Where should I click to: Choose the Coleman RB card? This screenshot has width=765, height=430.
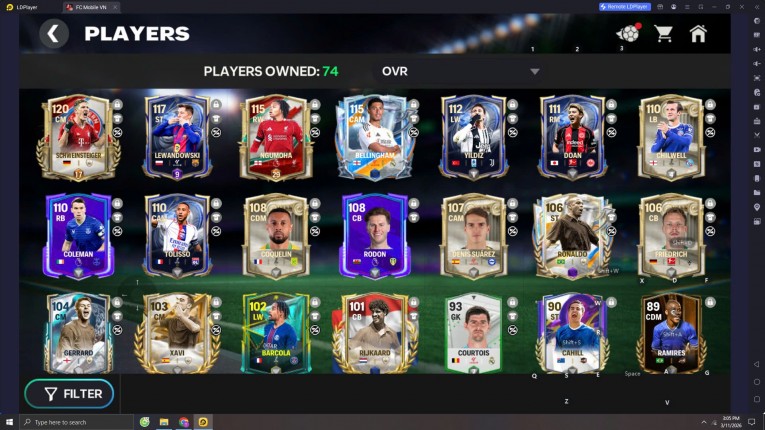tap(76, 234)
